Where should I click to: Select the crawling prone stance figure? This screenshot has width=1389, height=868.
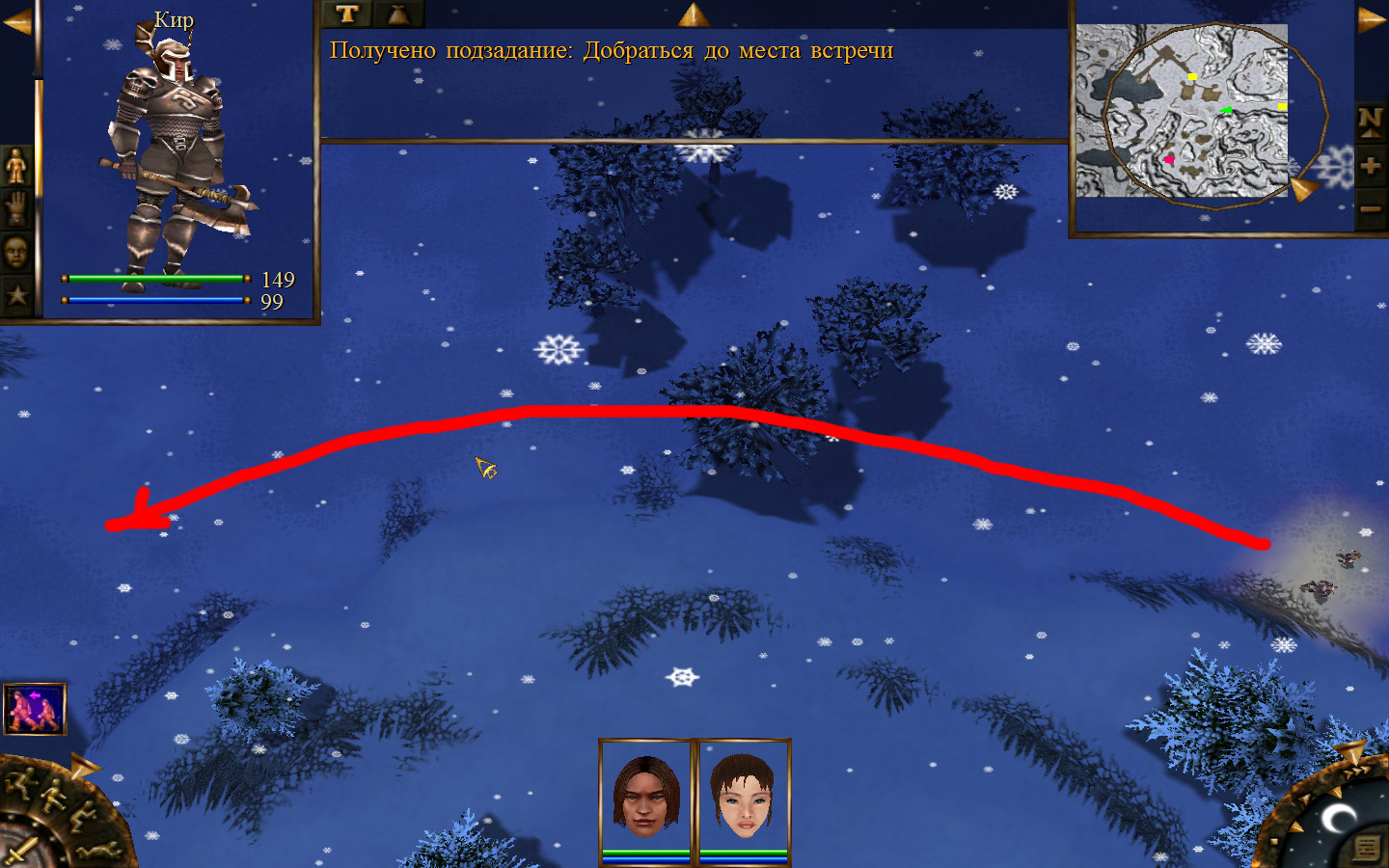pyautogui.click(x=98, y=851)
